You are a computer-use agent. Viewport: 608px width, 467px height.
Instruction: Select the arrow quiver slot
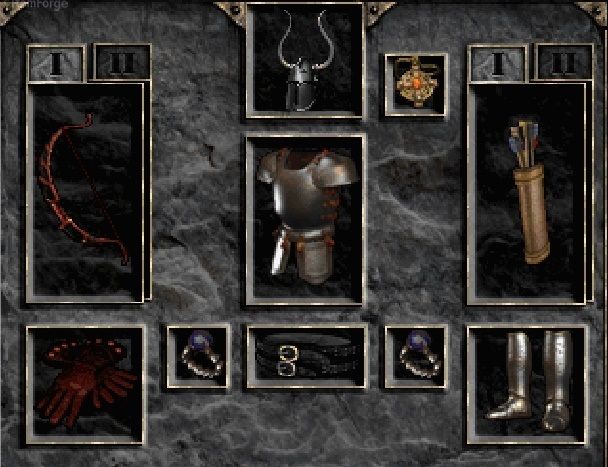point(526,190)
